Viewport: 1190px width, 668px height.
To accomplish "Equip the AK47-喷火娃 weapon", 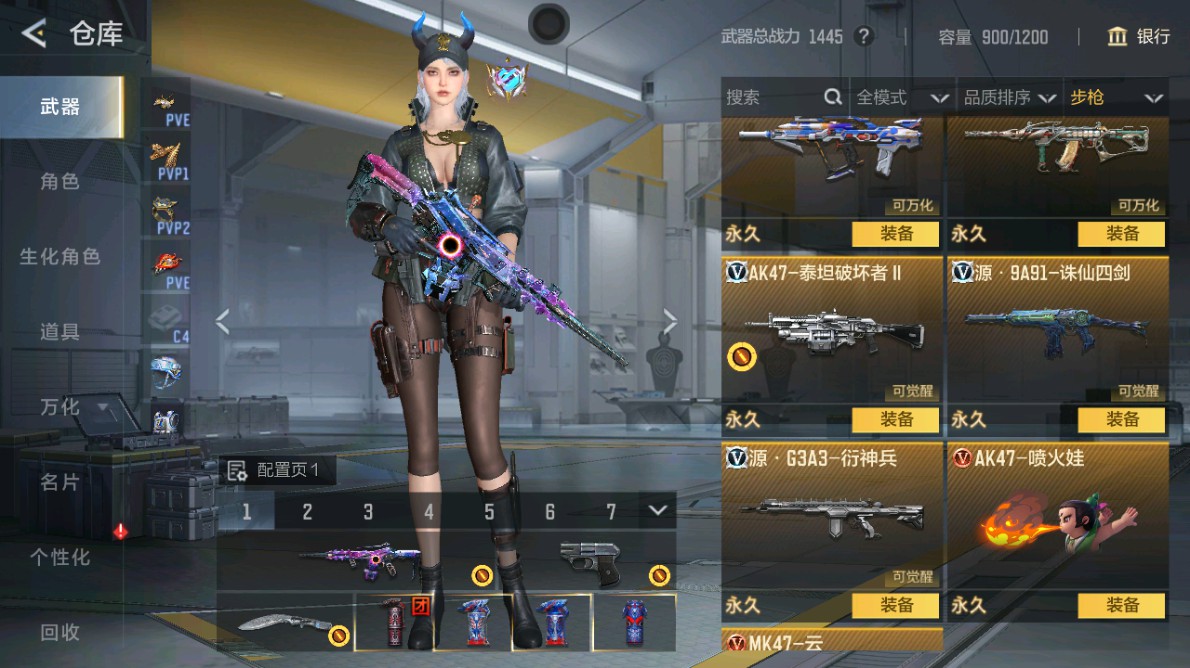I will 1121,605.
